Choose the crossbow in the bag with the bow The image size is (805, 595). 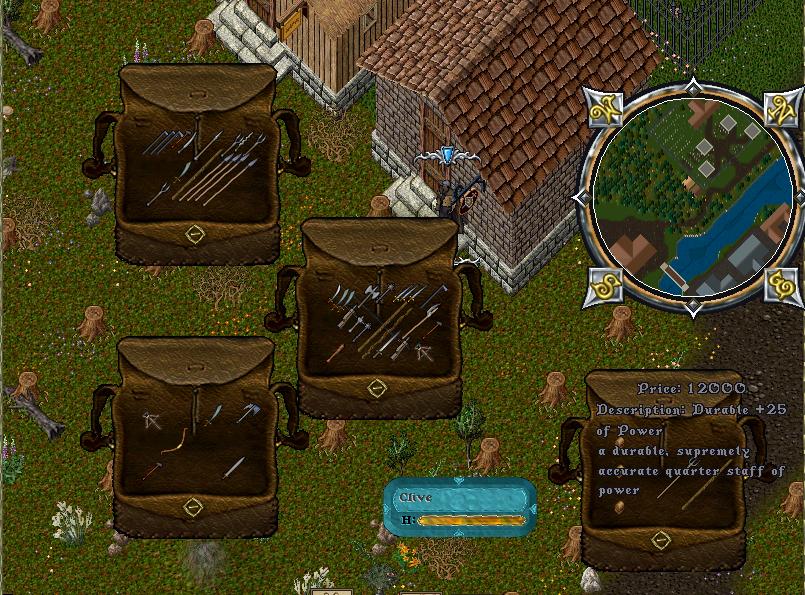[x=152, y=420]
